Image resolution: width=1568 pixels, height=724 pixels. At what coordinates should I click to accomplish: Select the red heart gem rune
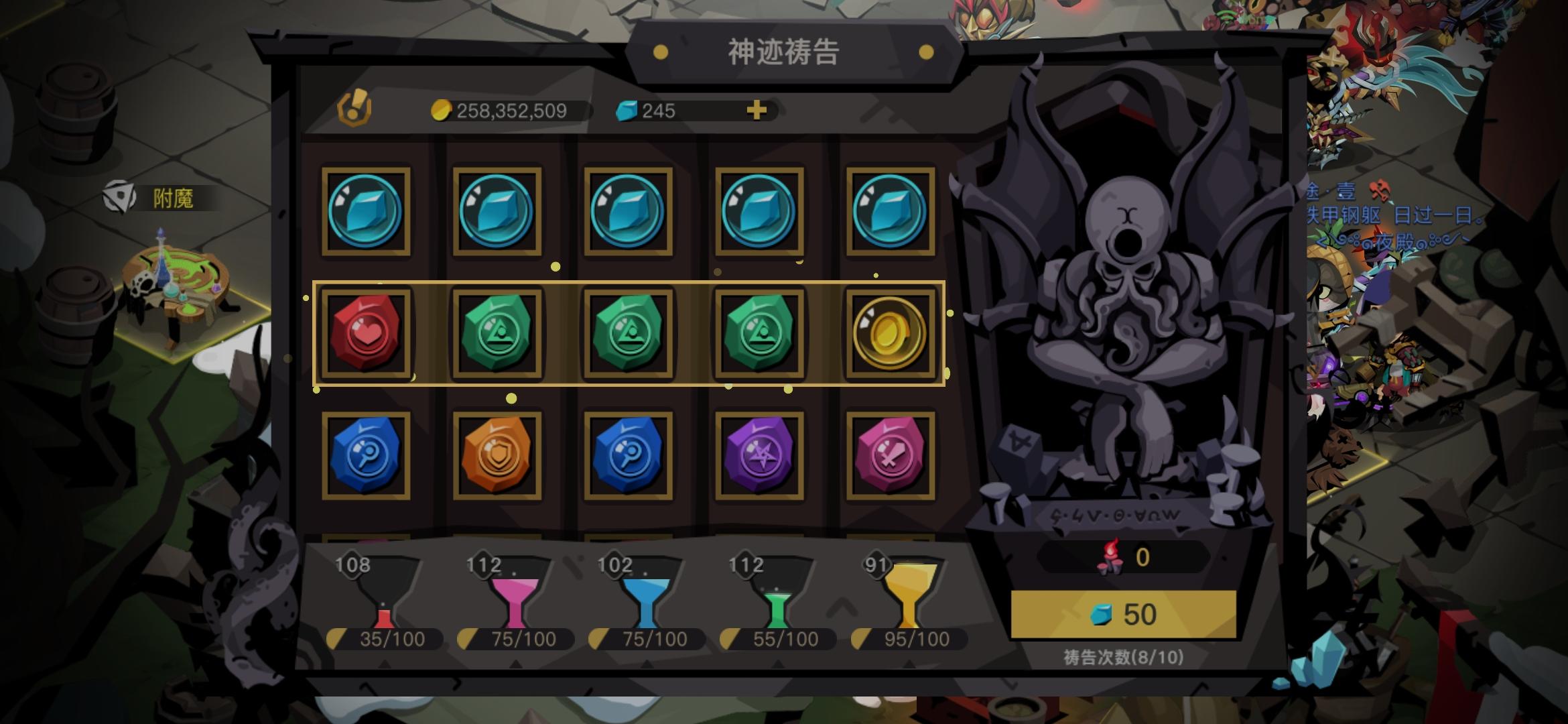coord(368,334)
